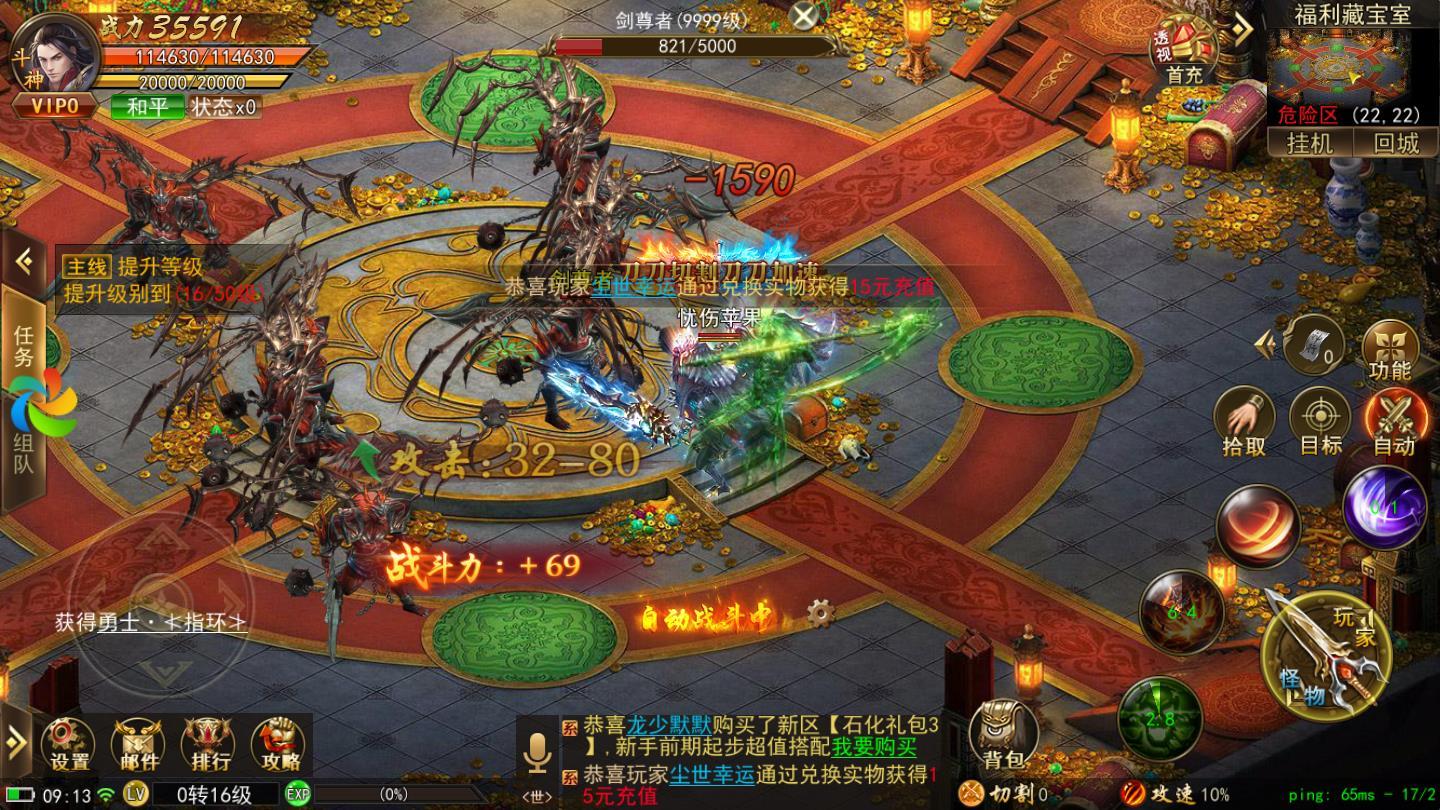Image resolution: width=1440 pixels, height=810 pixels.
Task: Show the 排行 ranking board
Action: (207, 747)
